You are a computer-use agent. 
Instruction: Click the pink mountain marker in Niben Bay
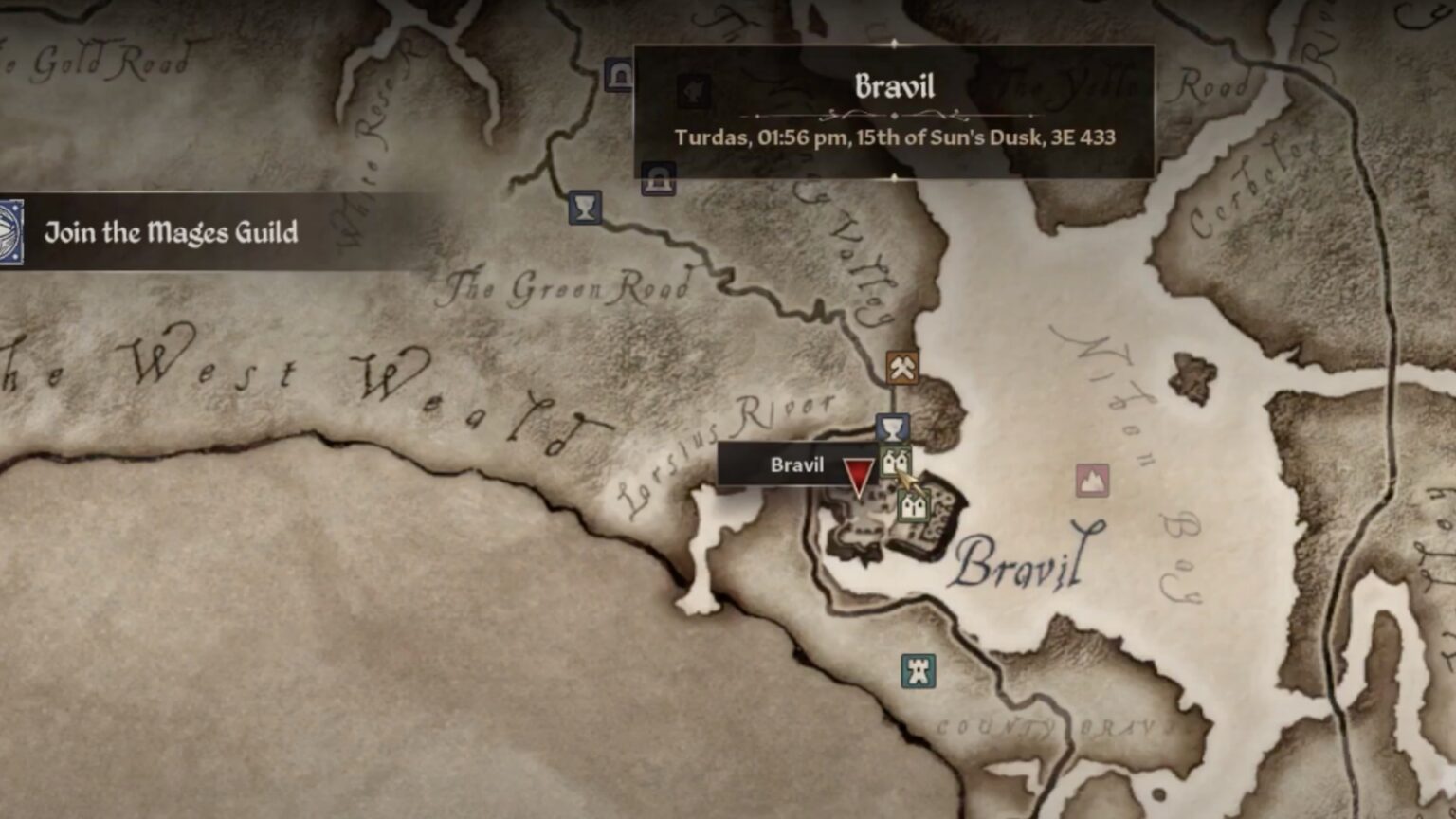tap(1092, 481)
